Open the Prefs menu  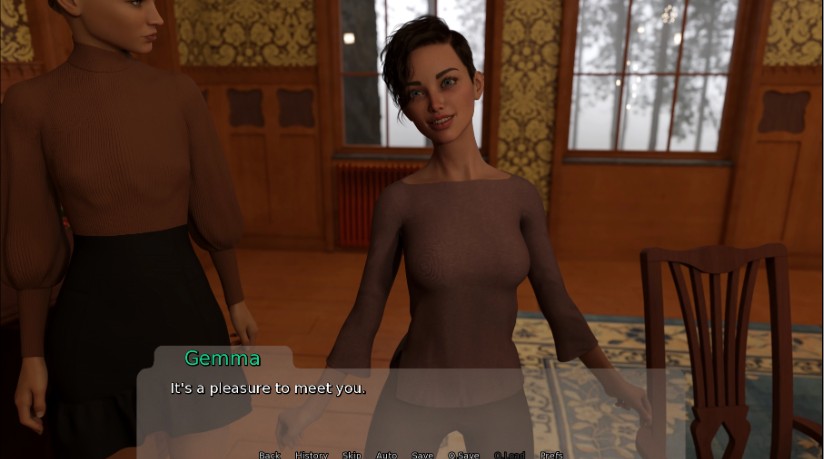click(x=551, y=455)
